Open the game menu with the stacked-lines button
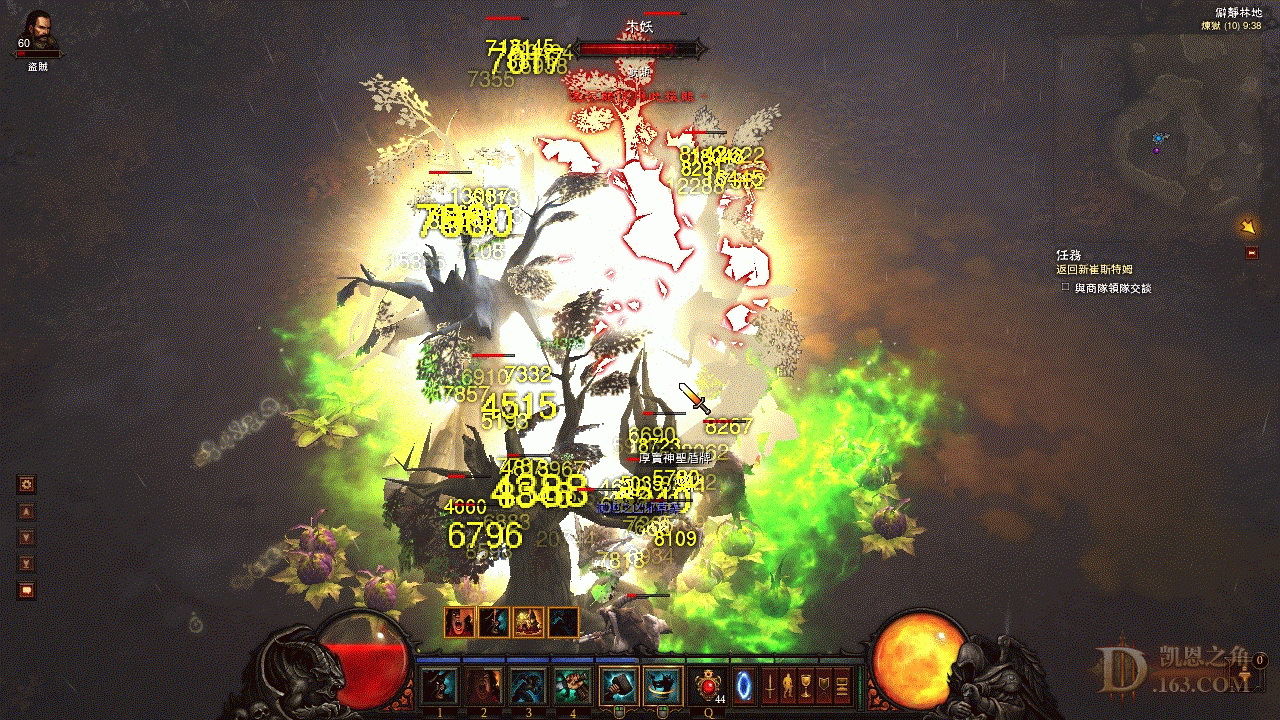This screenshot has width=1280, height=720. [x=843, y=686]
